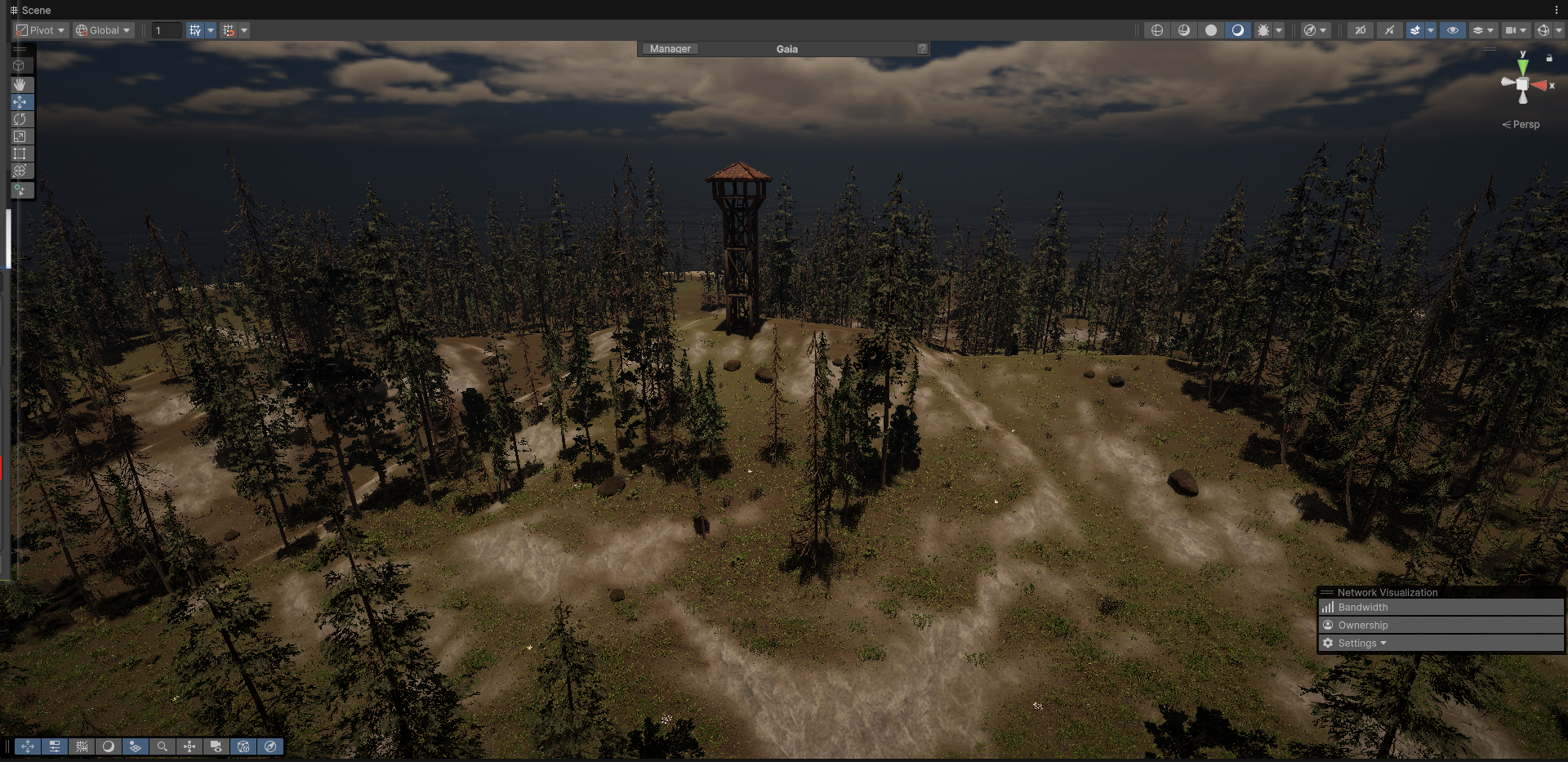Toggle scene visibility eye button
1568x762 pixels.
1452,30
